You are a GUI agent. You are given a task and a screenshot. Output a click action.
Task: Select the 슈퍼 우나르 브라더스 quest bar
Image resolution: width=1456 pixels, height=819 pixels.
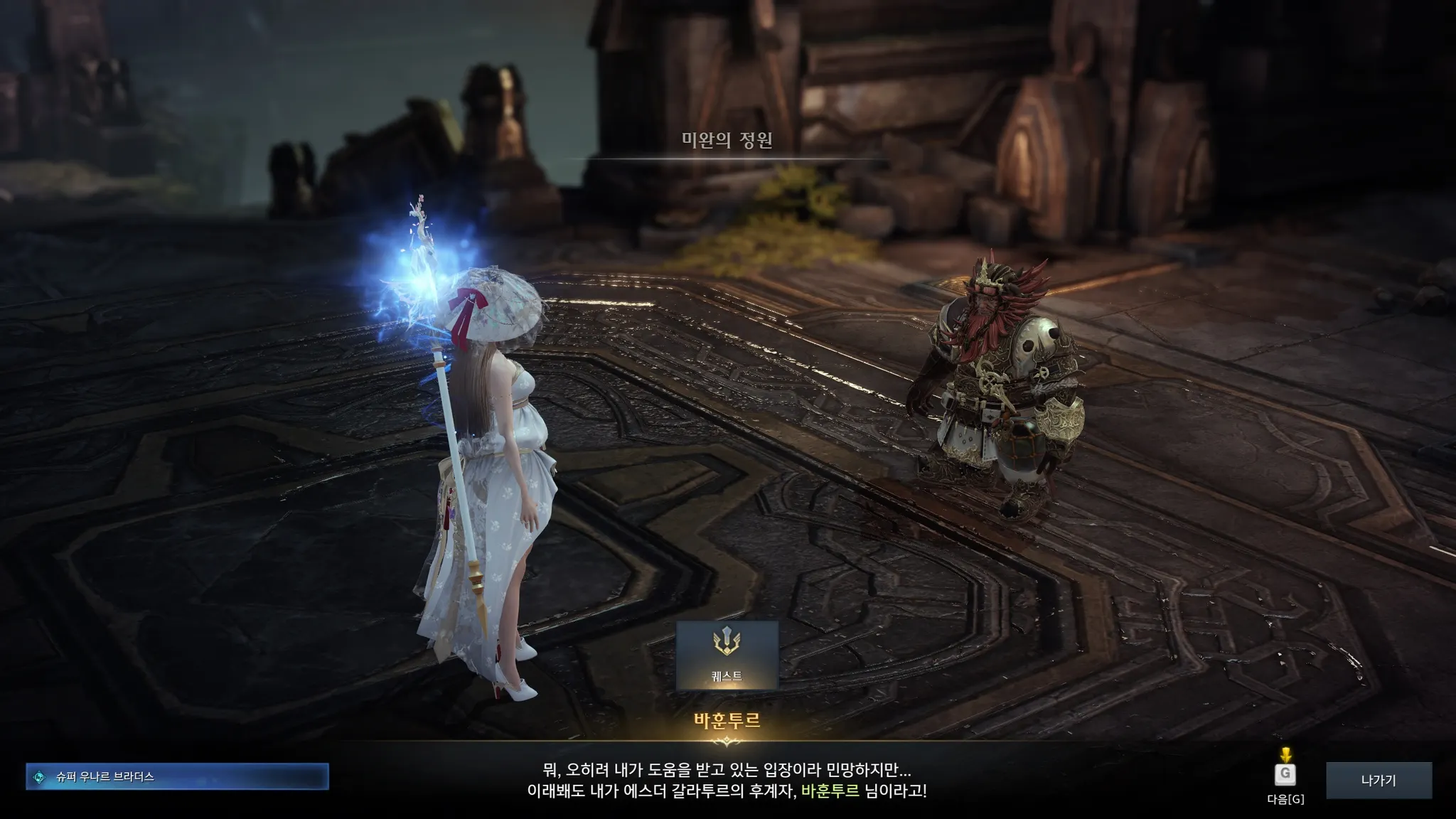(177, 776)
